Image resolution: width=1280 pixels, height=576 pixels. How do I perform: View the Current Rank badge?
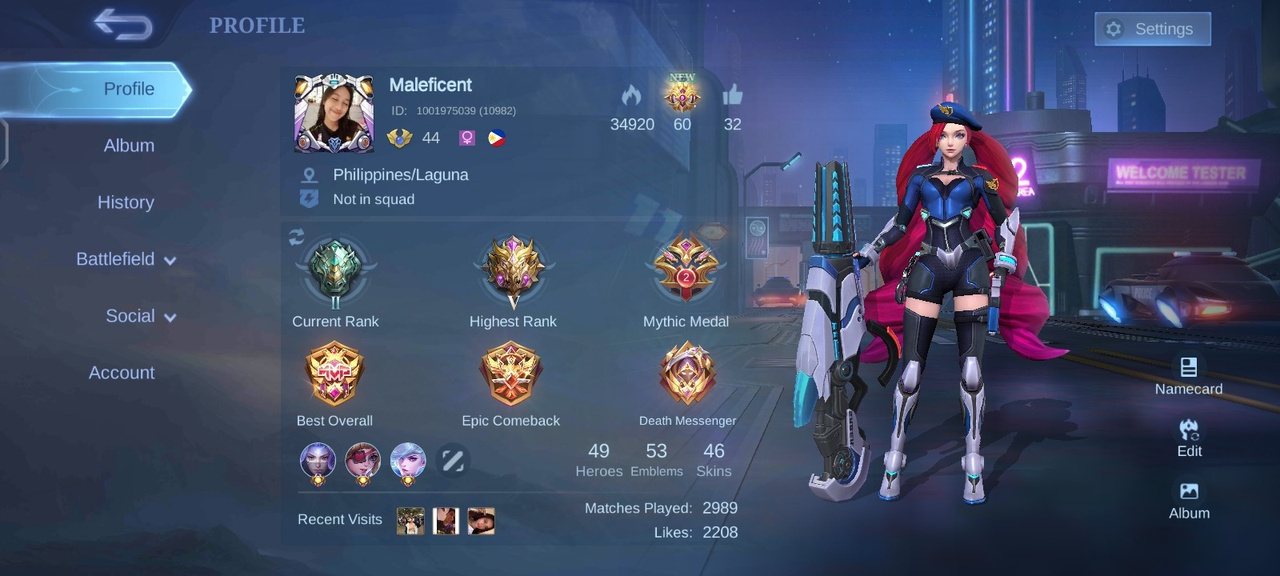pyautogui.click(x=335, y=272)
